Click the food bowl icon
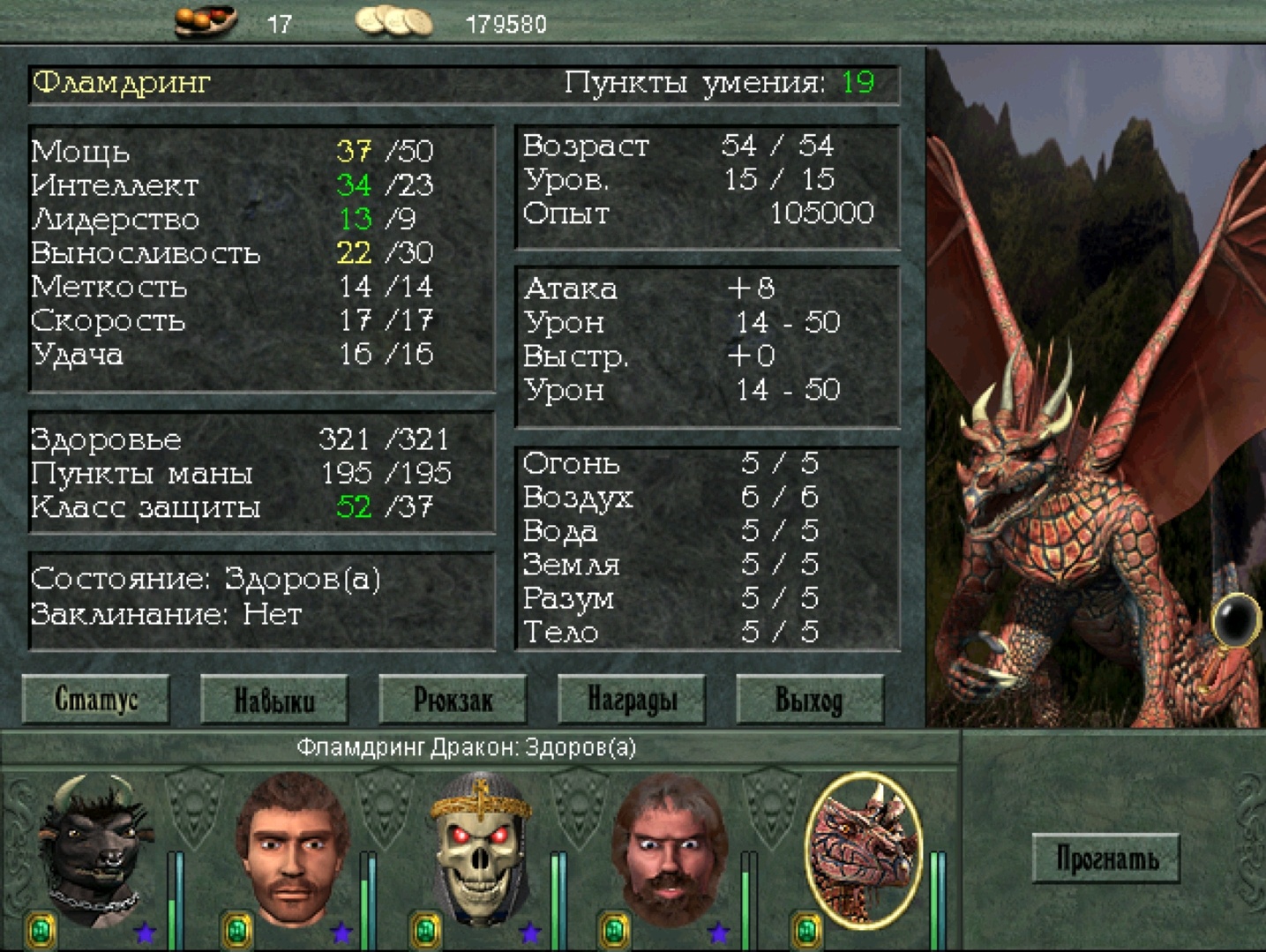The image size is (1266, 952). (x=206, y=19)
